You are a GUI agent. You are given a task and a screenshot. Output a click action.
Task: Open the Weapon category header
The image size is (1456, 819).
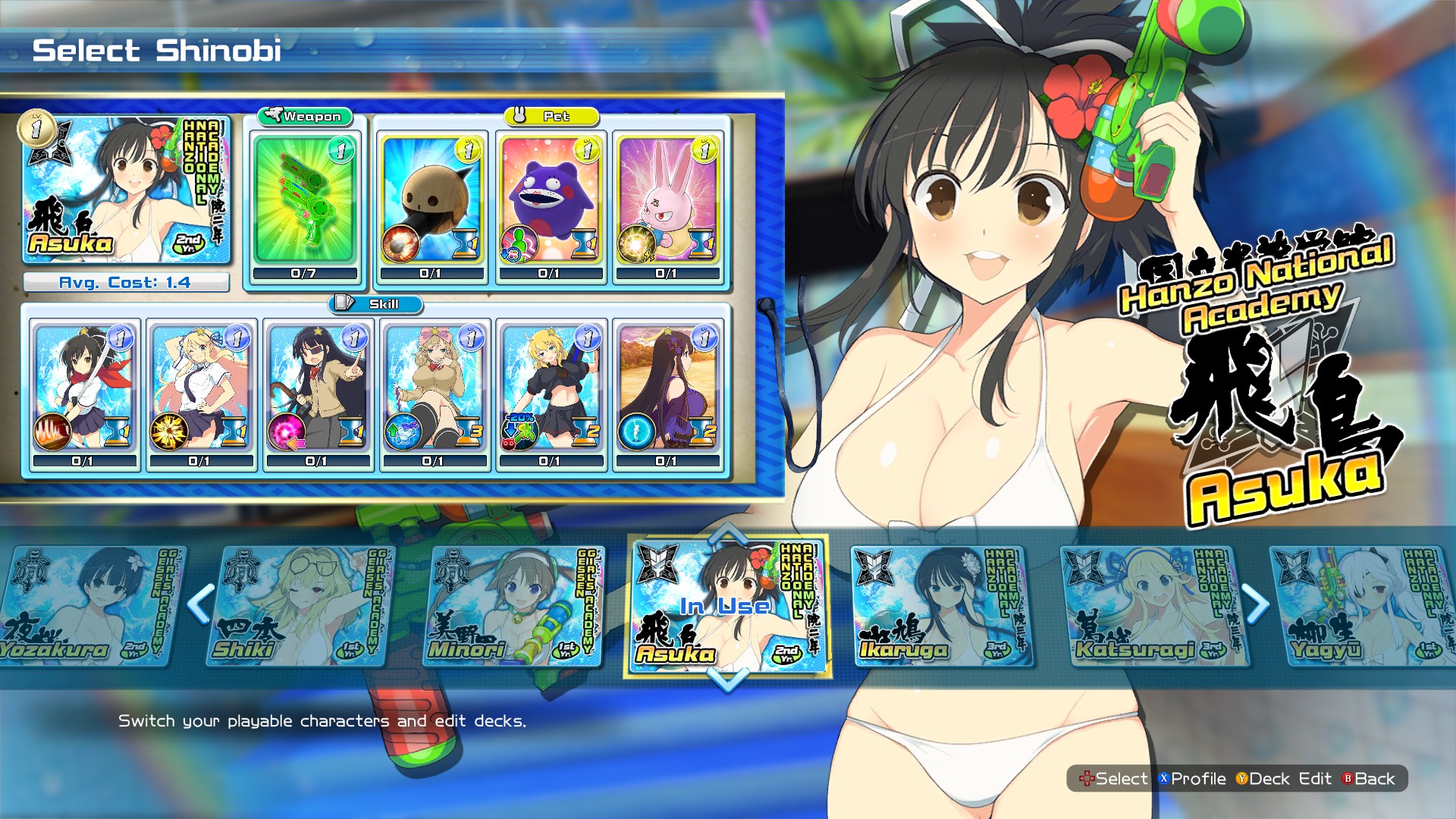tap(303, 117)
